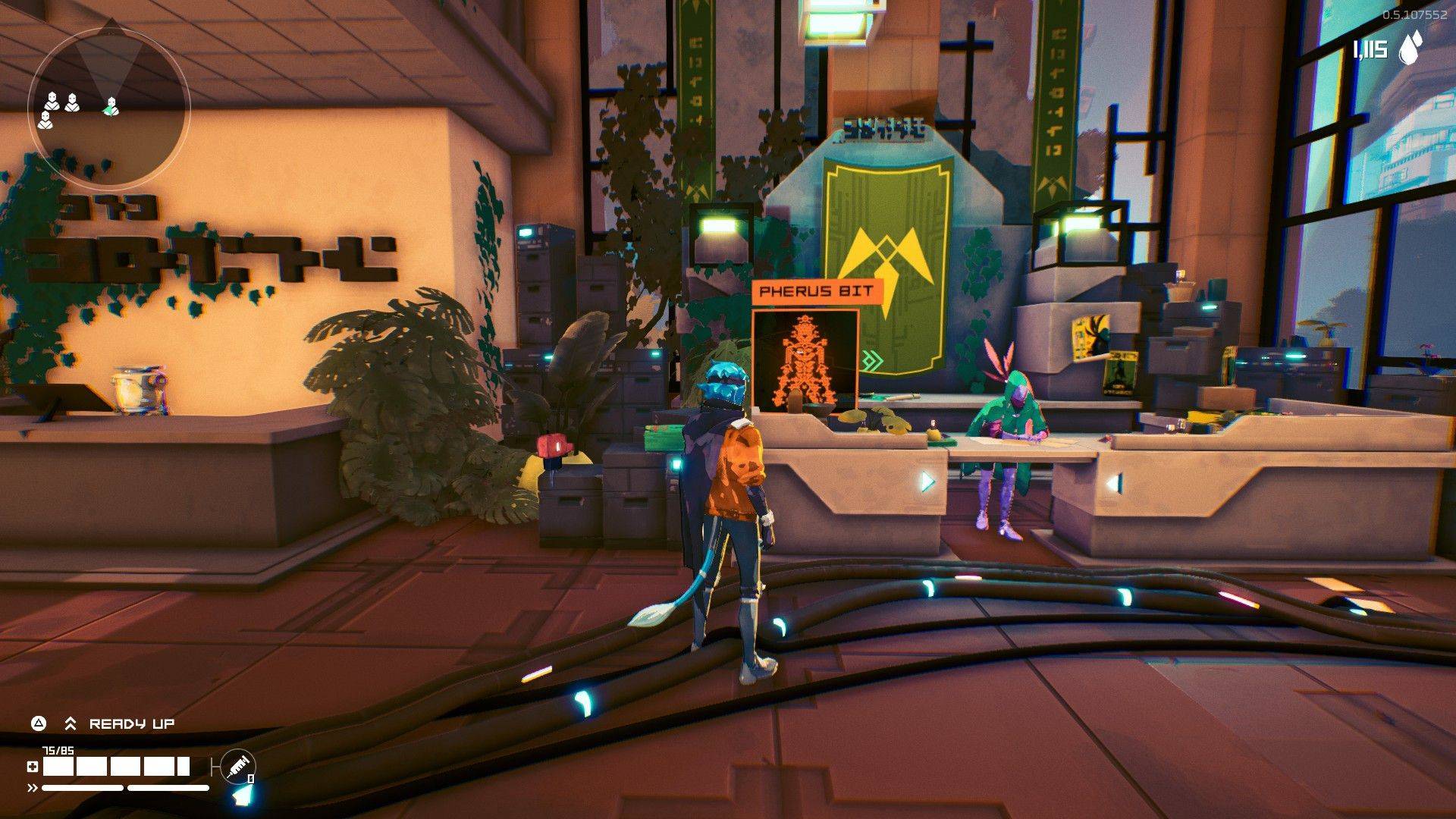Open the circular minimap
The image size is (1456, 819).
[108, 108]
